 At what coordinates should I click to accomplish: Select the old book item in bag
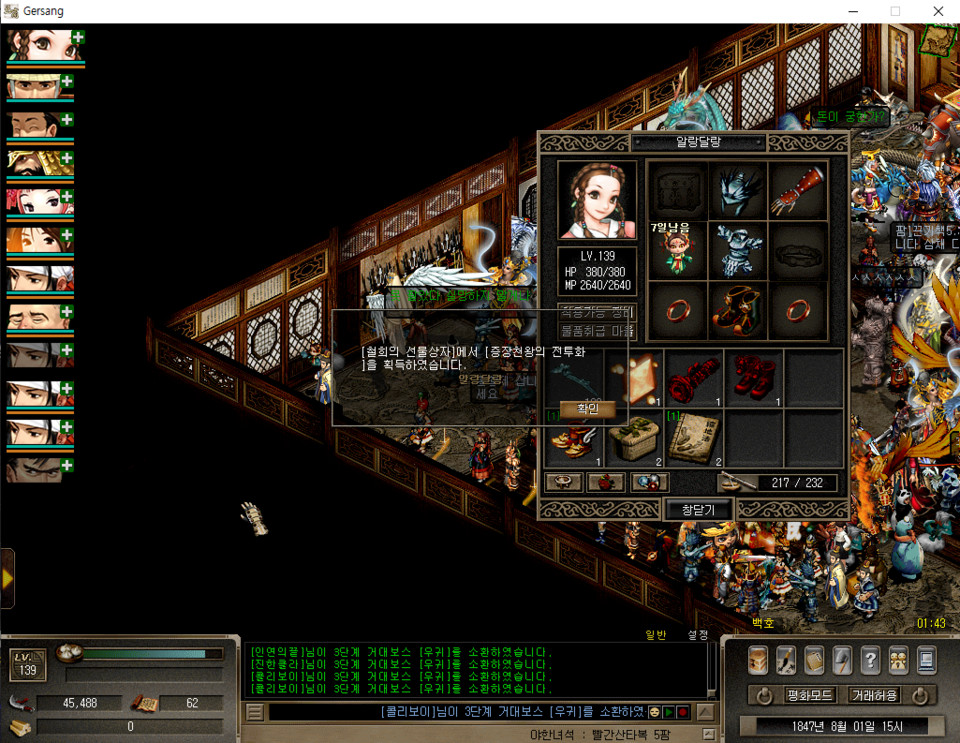tap(694, 437)
